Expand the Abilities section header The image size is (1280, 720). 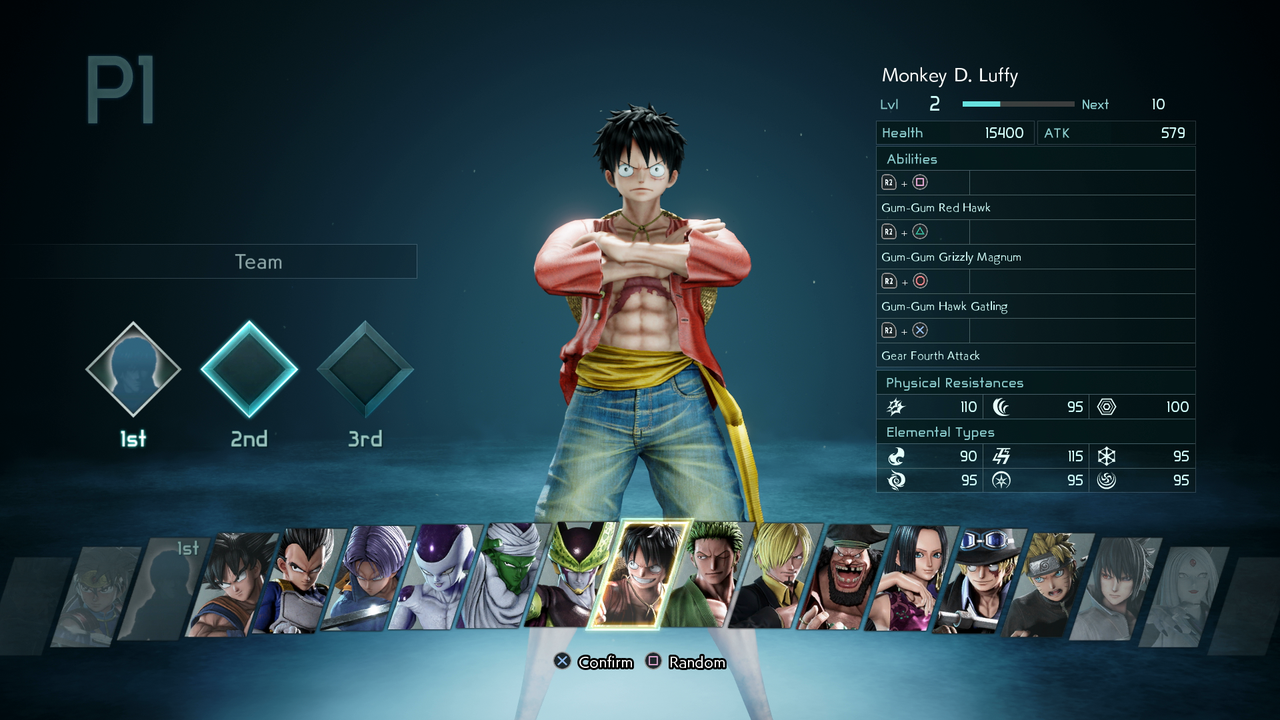click(1036, 158)
